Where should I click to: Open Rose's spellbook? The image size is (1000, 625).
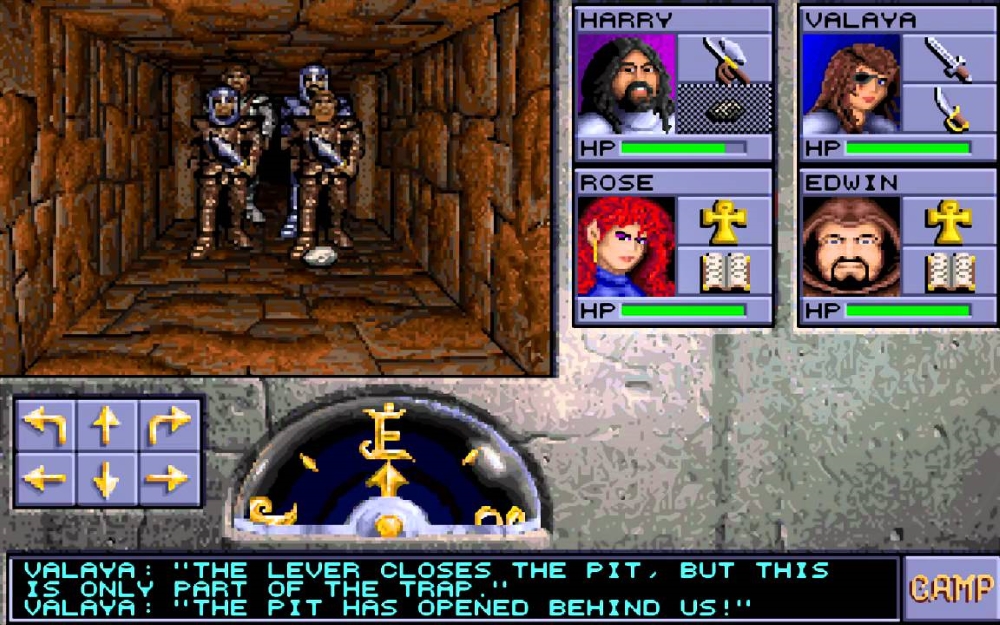[724, 271]
